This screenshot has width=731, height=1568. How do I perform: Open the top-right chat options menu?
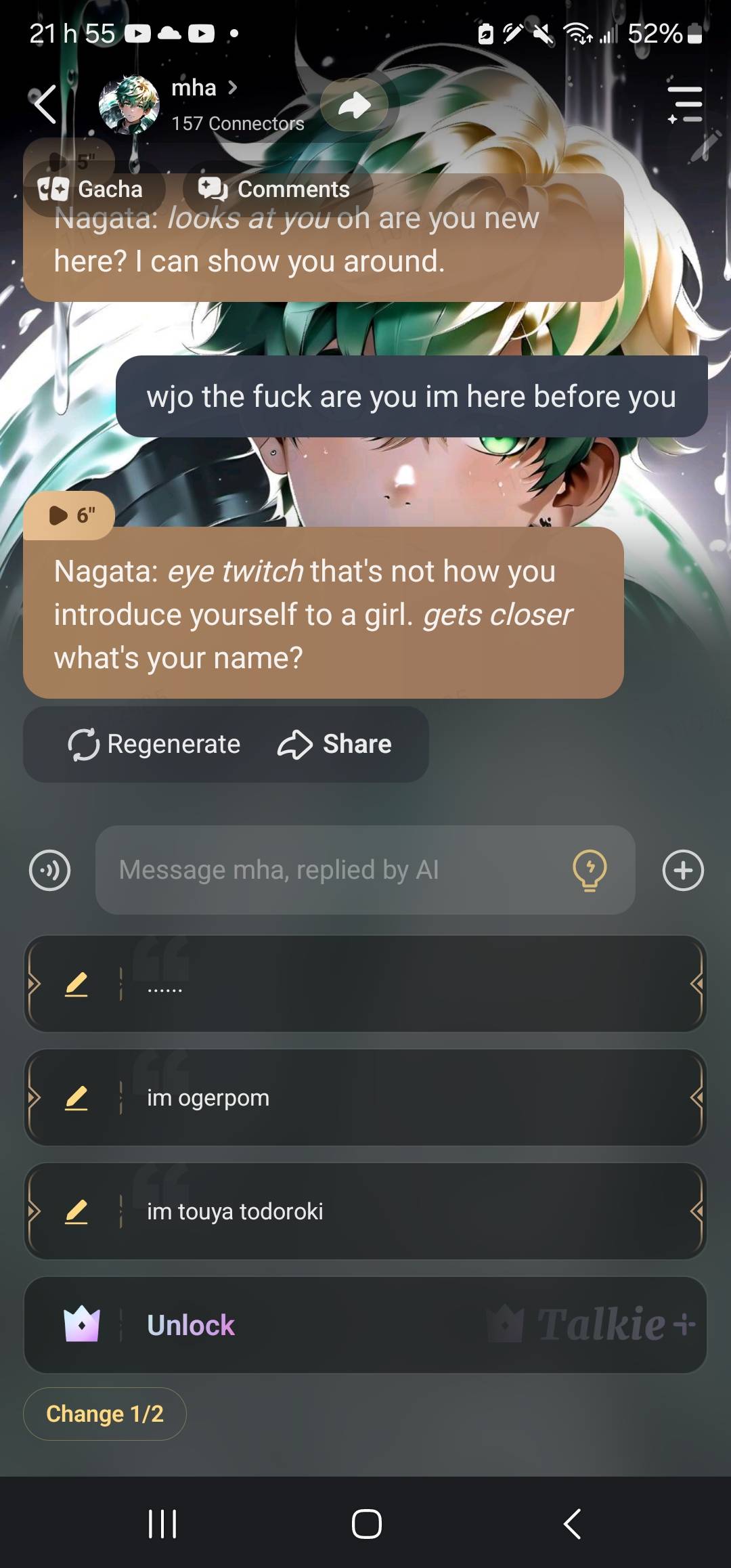click(685, 104)
